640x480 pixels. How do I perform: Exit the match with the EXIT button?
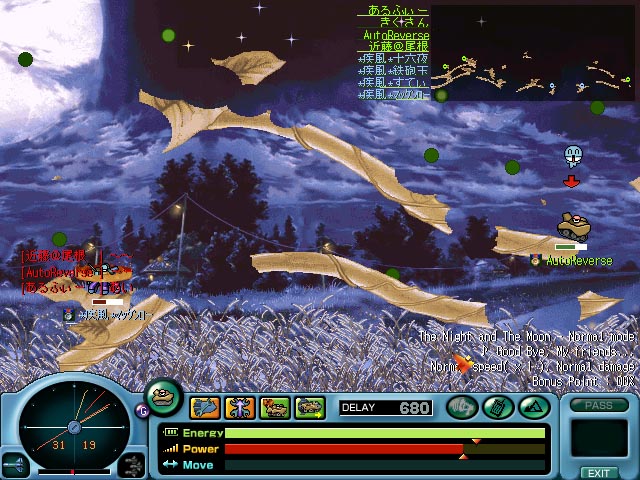pyautogui.click(x=598, y=473)
